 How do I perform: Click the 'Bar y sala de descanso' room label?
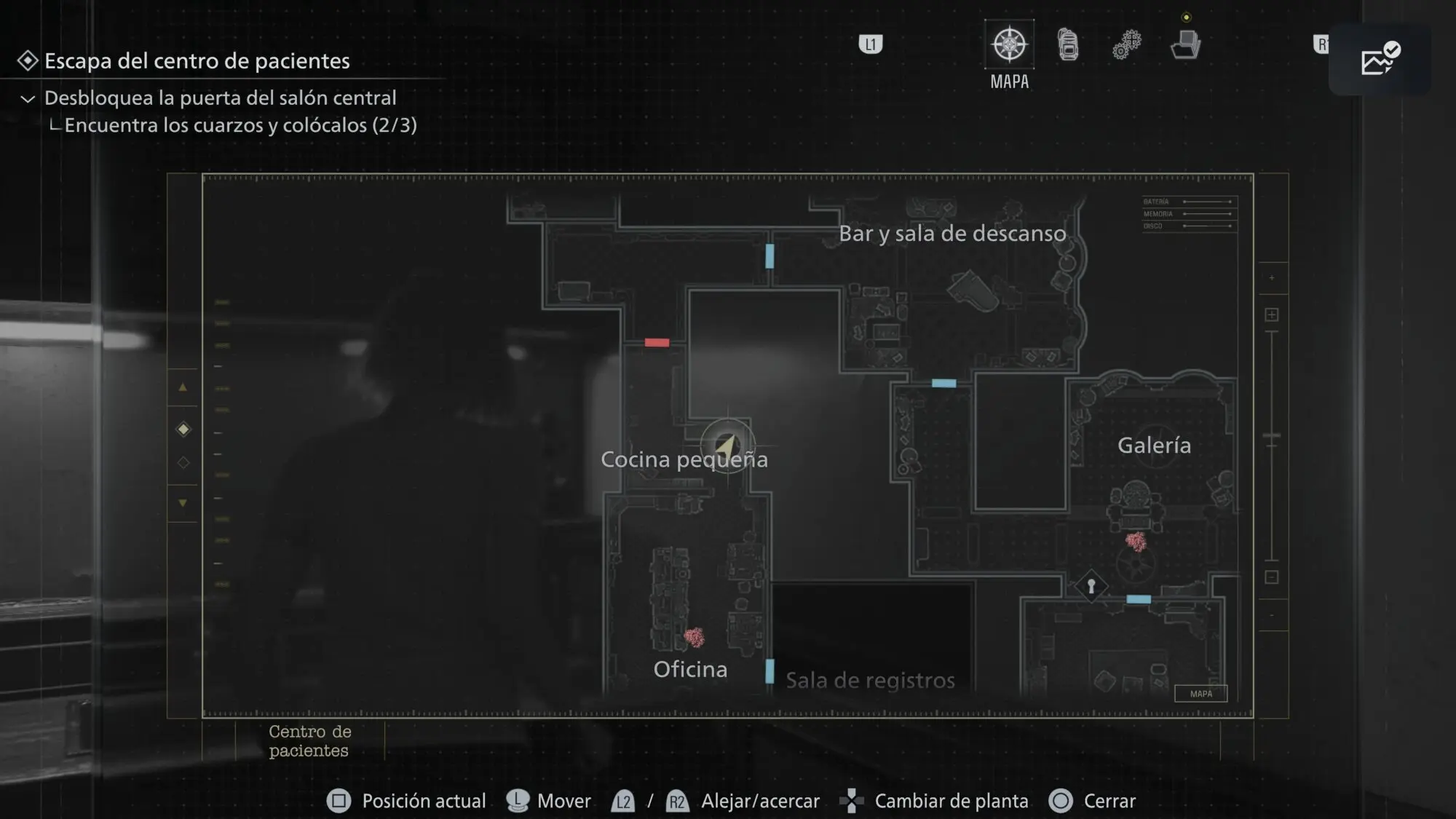[952, 234]
